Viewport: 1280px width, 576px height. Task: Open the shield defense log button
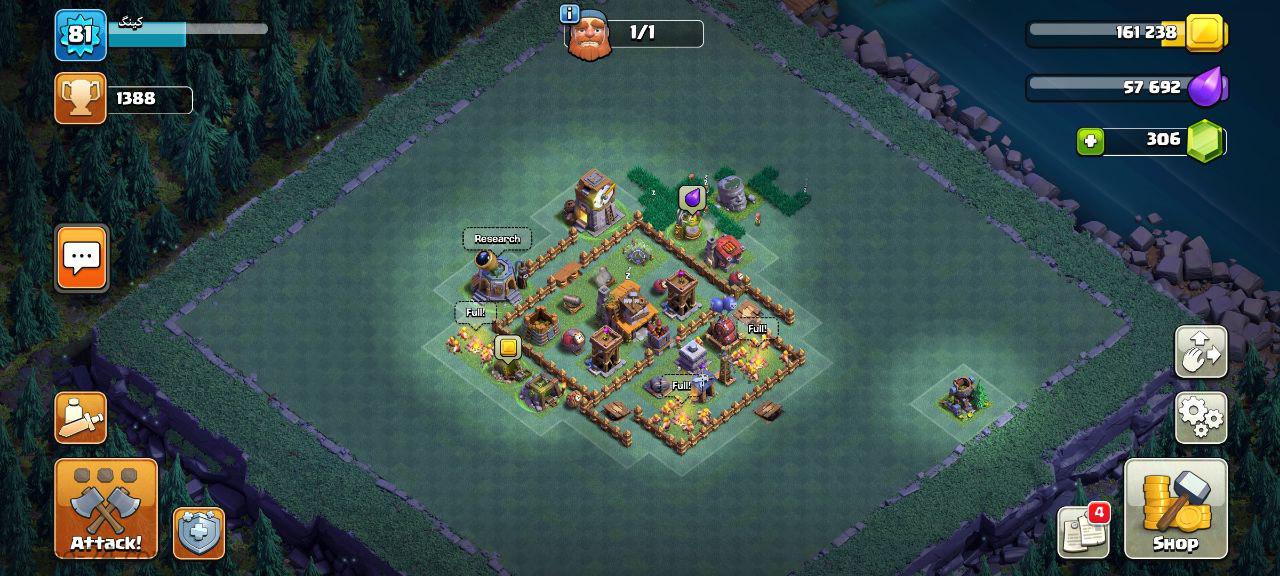(x=199, y=533)
